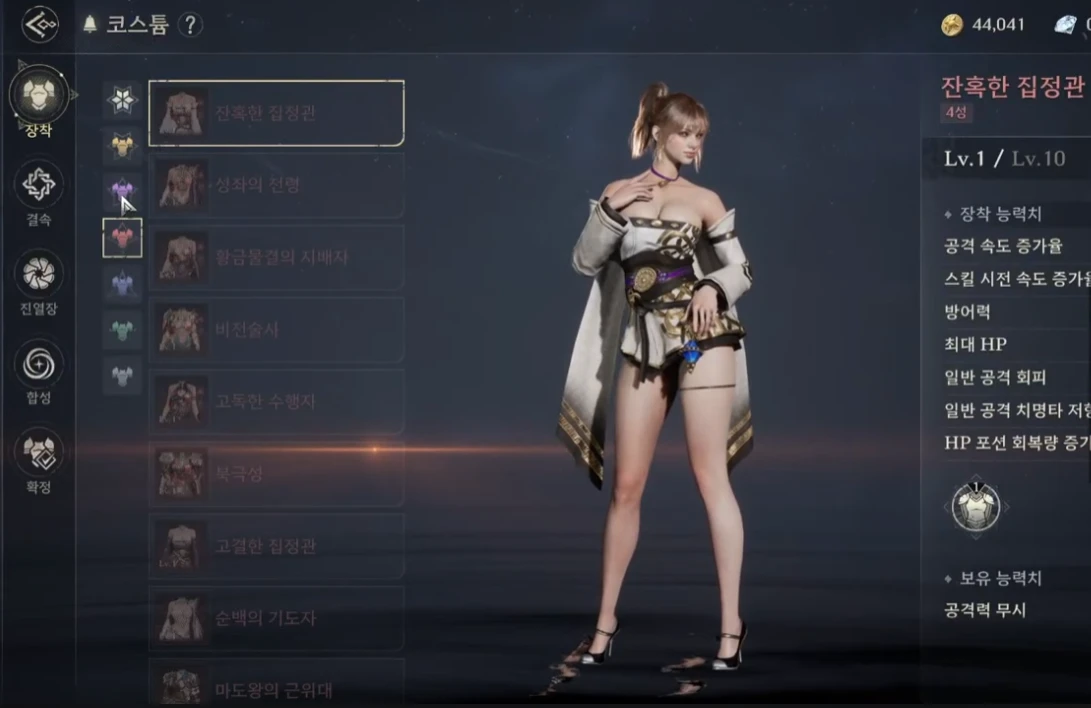Open the 확정 confirm tab

[39, 454]
